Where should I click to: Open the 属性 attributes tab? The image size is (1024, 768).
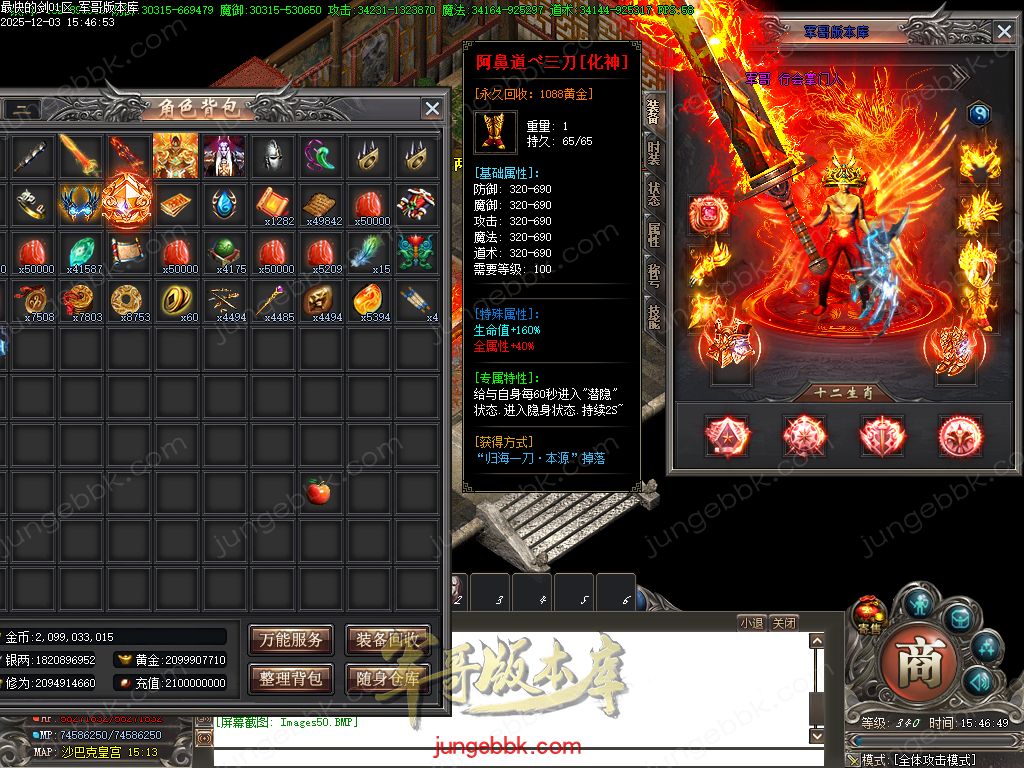[653, 234]
